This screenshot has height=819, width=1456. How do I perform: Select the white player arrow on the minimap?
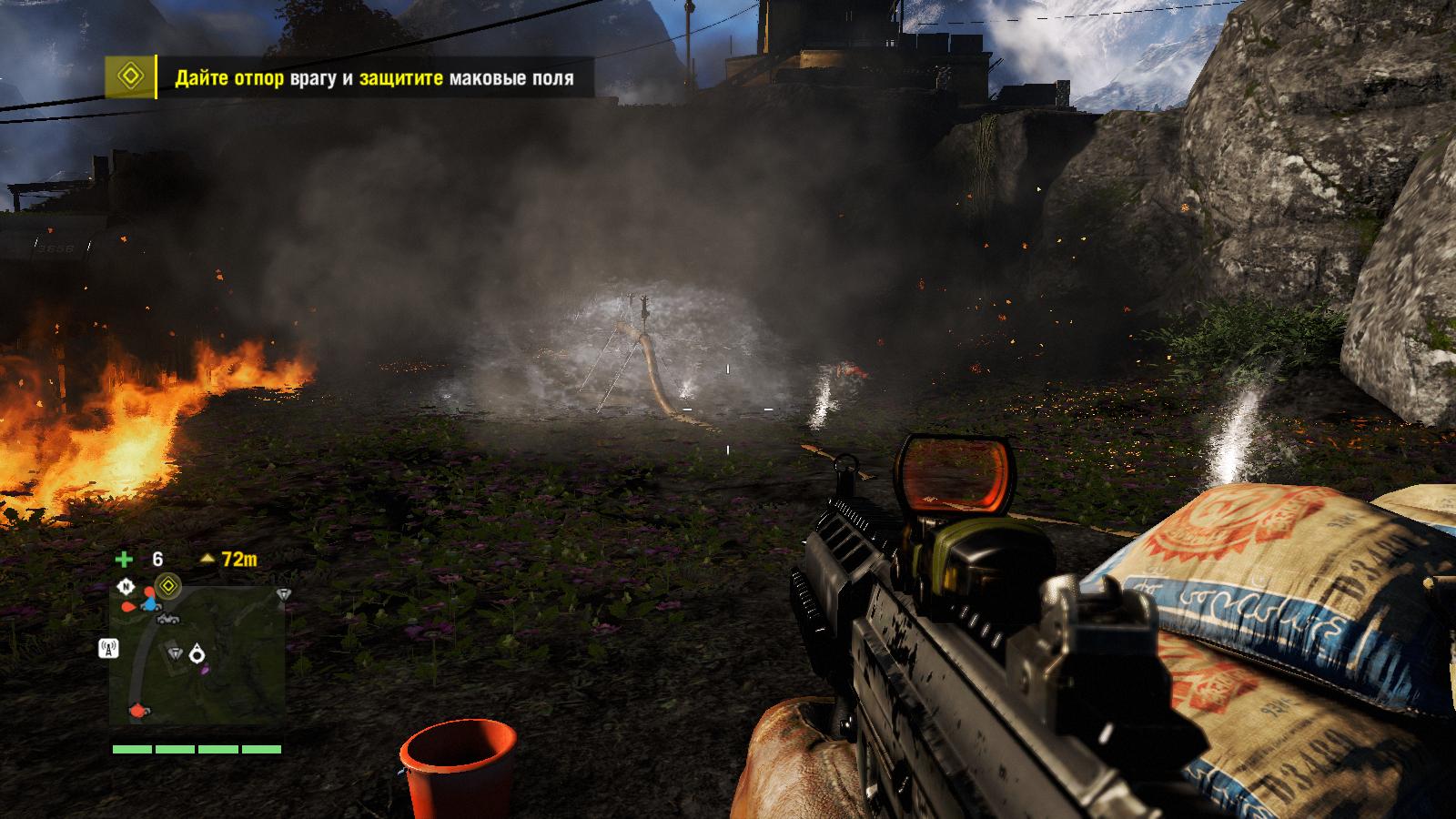click(197, 653)
